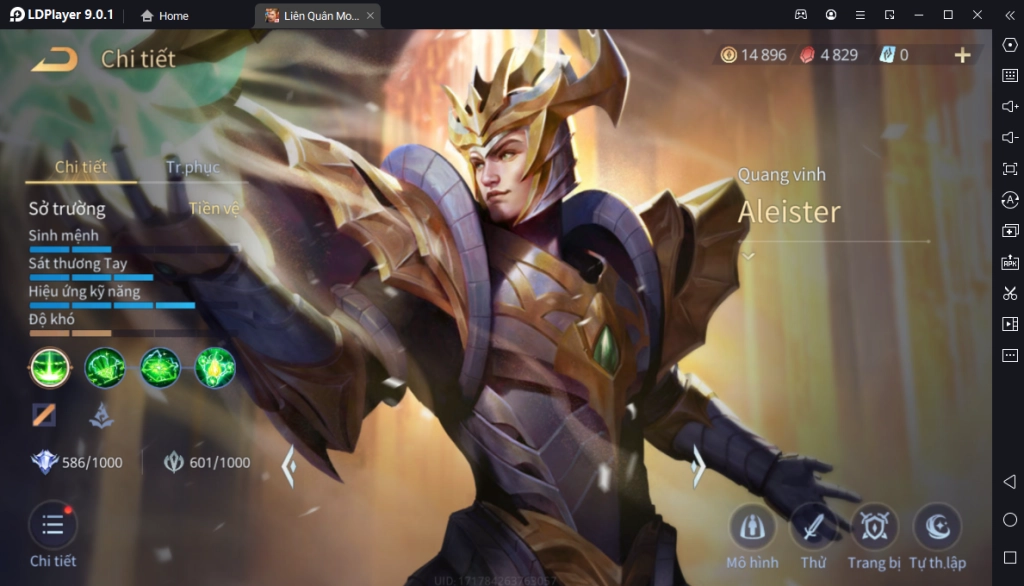
Task: Switch to the Tr.phục tab
Action: [x=192, y=167]
